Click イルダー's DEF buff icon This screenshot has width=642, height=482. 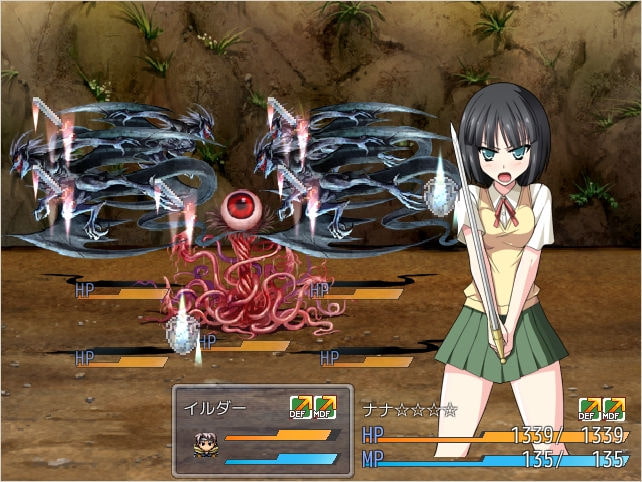pos(300,407)
